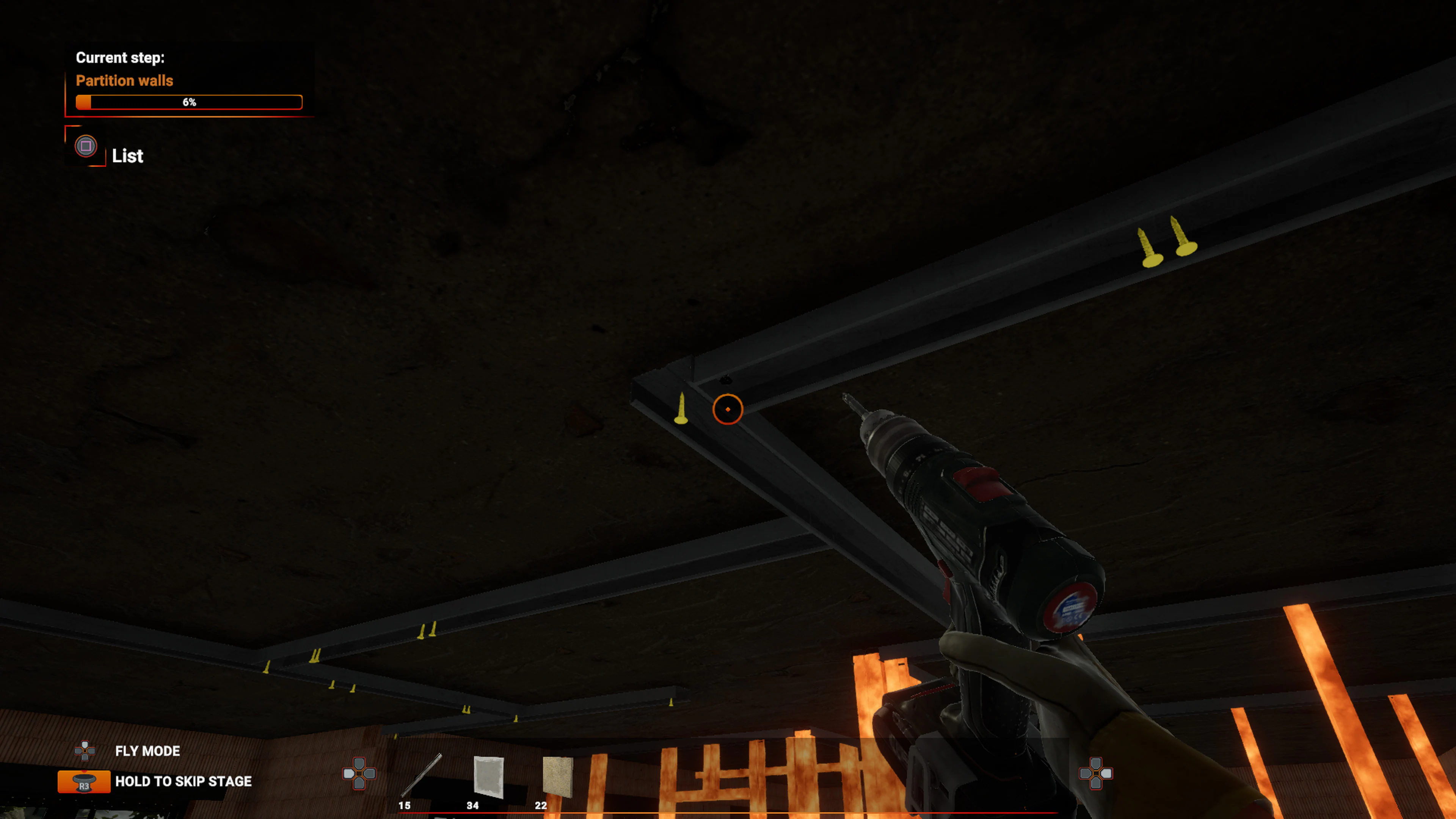Click the d-pad icon next to FLY MODE
Image resolution: width=1456 pixels, height=819 pixels.
(x=85, y=751)
